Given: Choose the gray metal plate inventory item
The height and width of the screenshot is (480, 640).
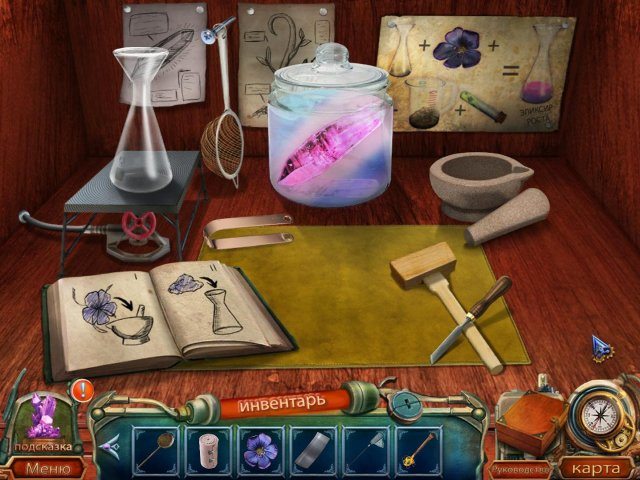Looking at the screenshot, I should [x=313, y=449].
